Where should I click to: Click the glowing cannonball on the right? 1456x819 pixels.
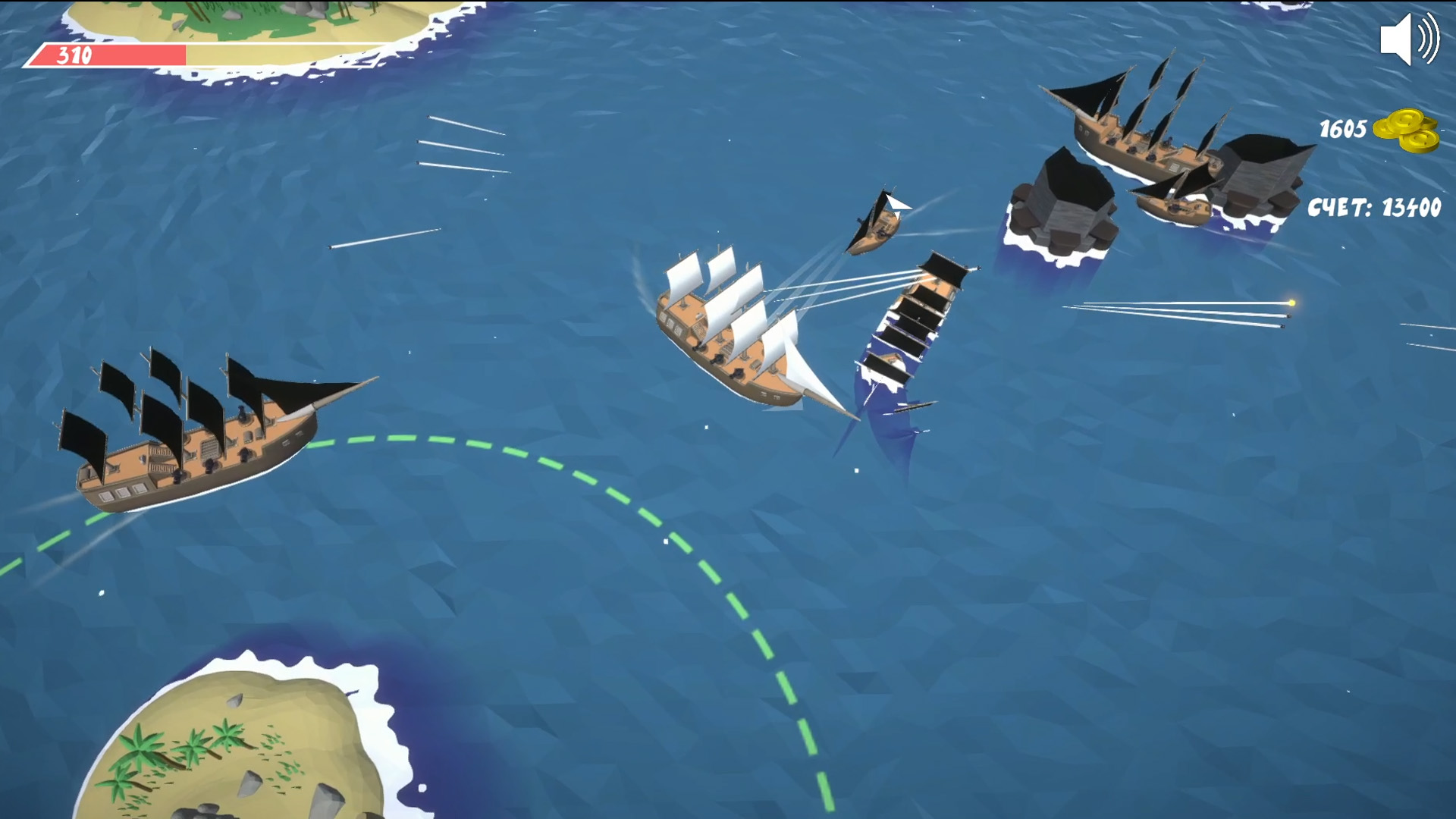pos(1291,303)
